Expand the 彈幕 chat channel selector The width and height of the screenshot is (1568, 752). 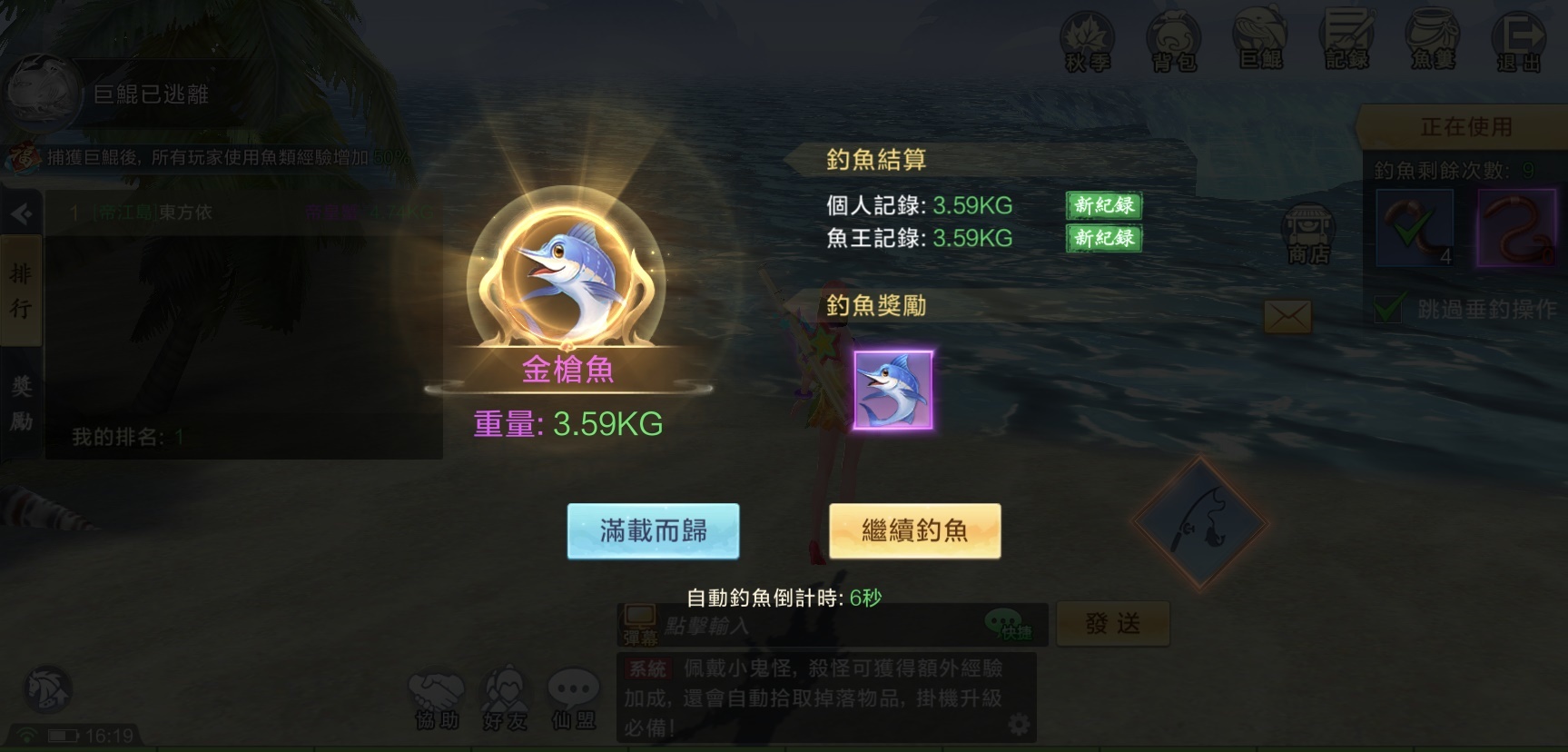(x=642, y=624)
